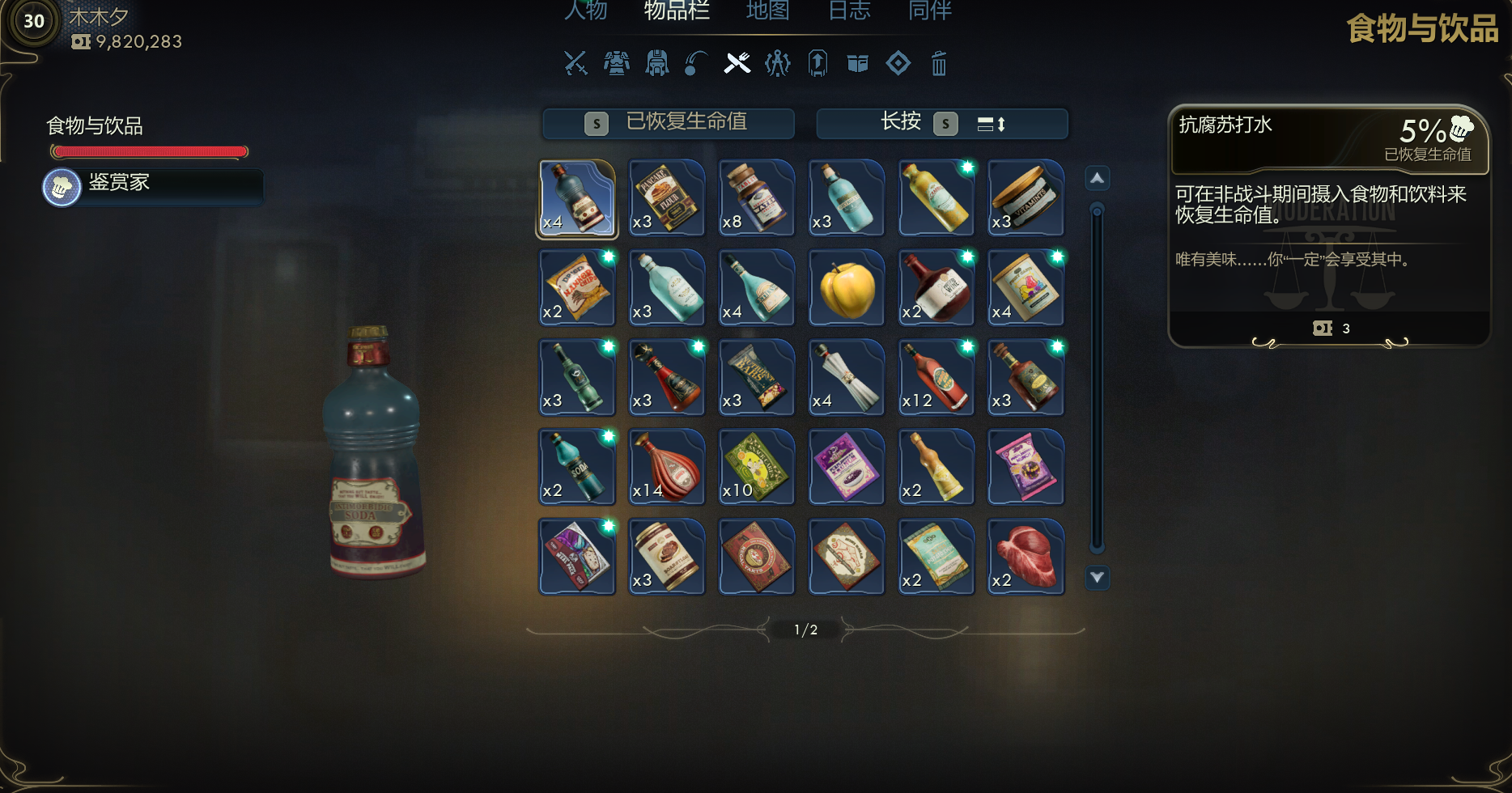Switch to the 人物 tab
This screenshot has height=793, width=1512.
tap(586, 11)
